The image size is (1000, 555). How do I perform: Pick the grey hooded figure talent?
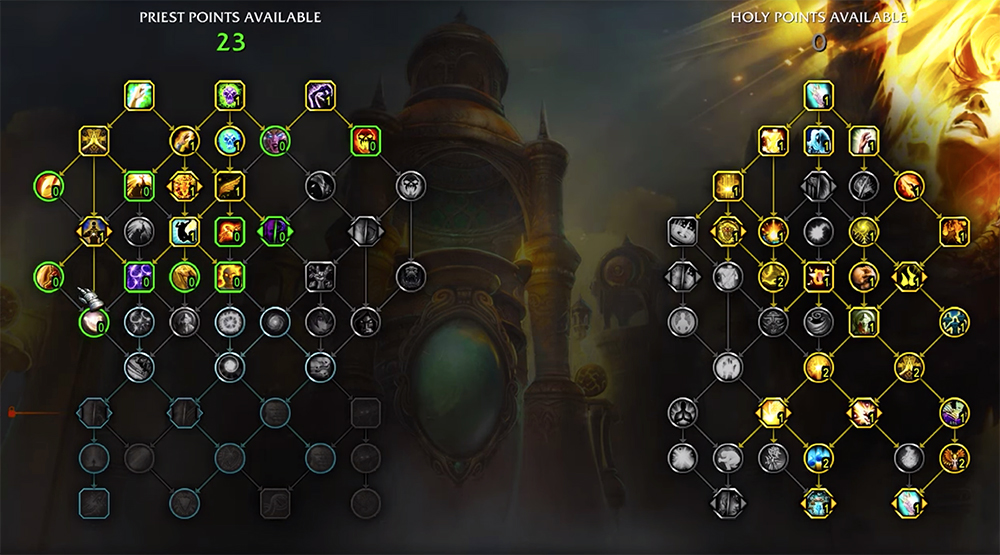click(x=320, y=185)
